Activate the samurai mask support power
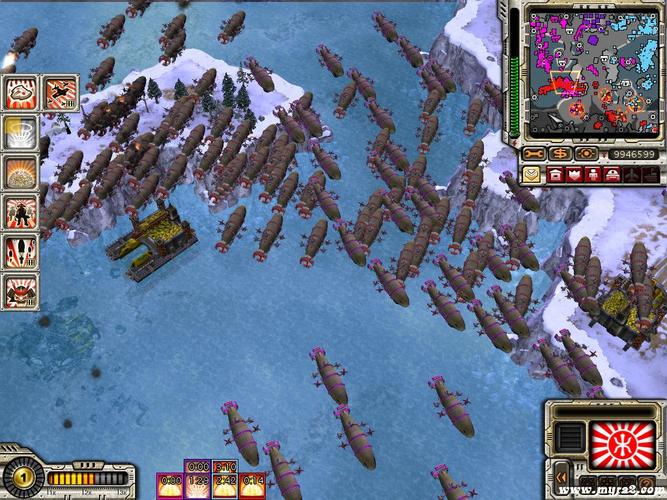 [20, 290]
